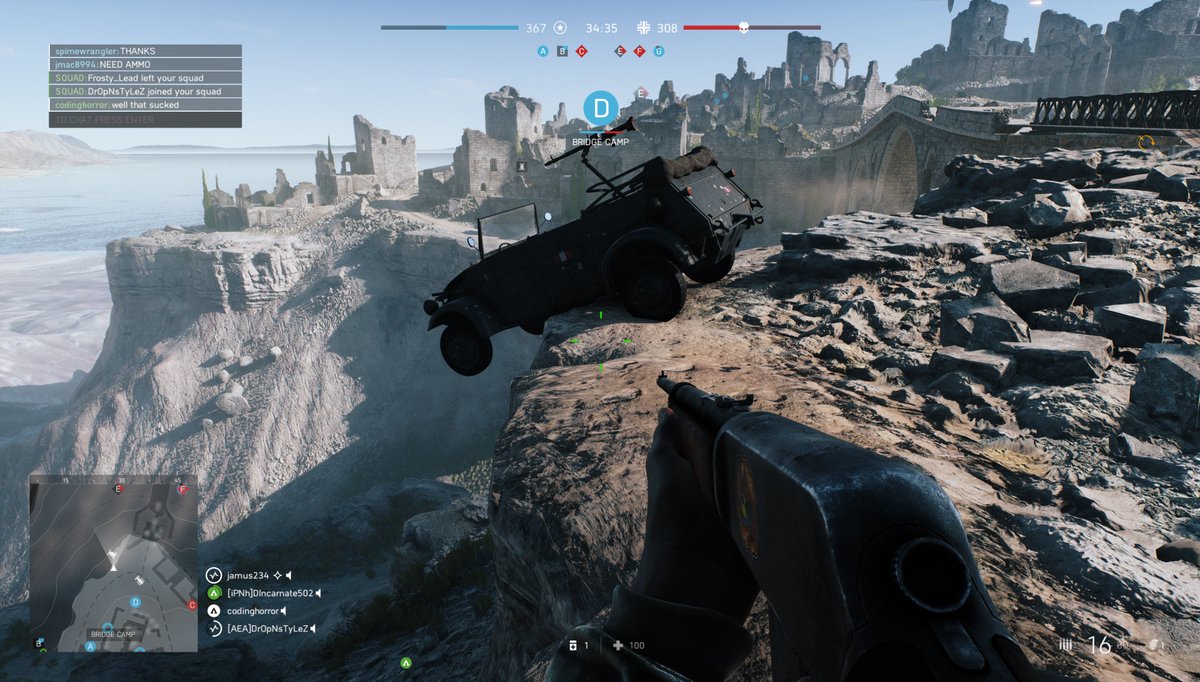Click the large D Bridge Camp objective marker
This screenshot has width=1200, height=682.
tap(600, 108)
